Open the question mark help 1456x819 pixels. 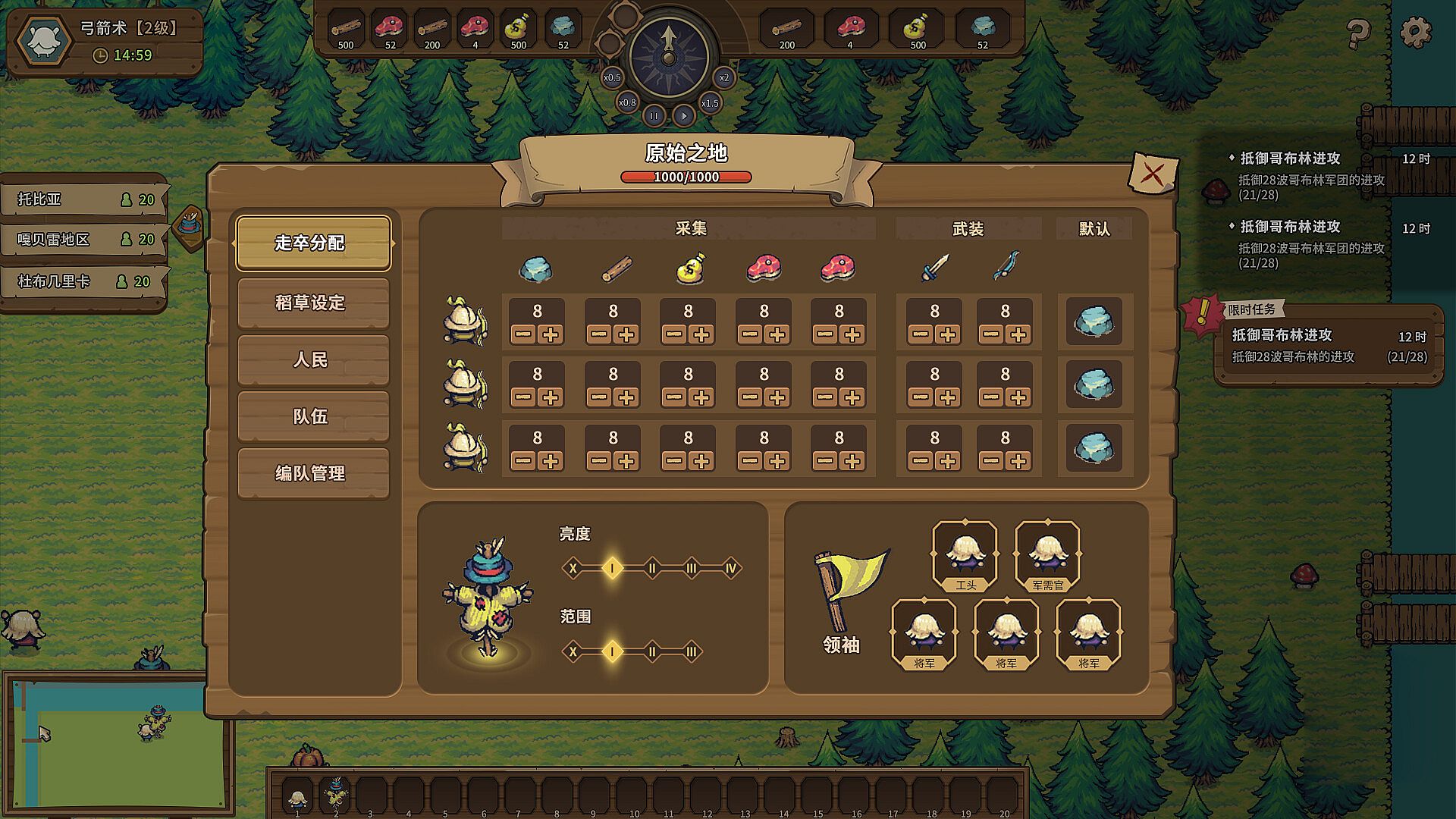pyautogui.click(x=1357, y=33)
